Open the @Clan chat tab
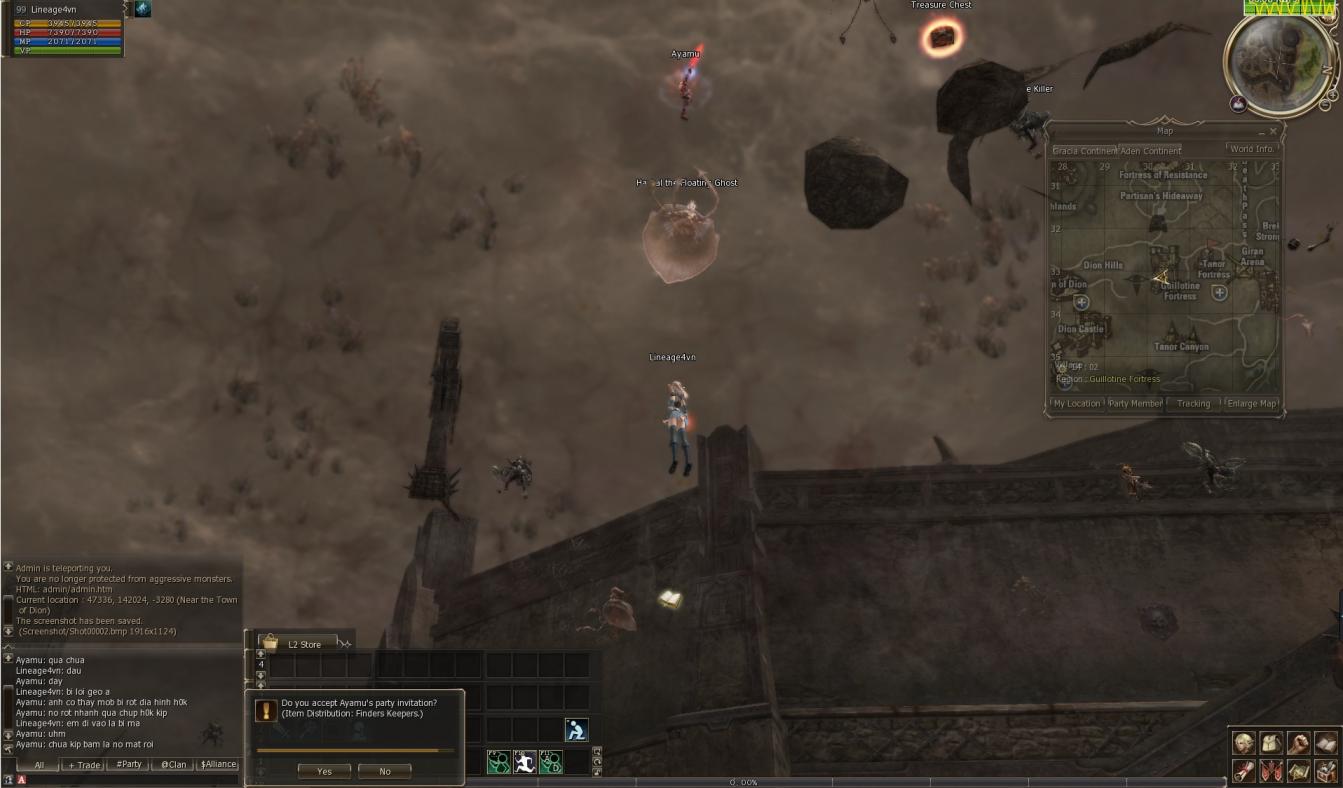 [x=174, y=765]
